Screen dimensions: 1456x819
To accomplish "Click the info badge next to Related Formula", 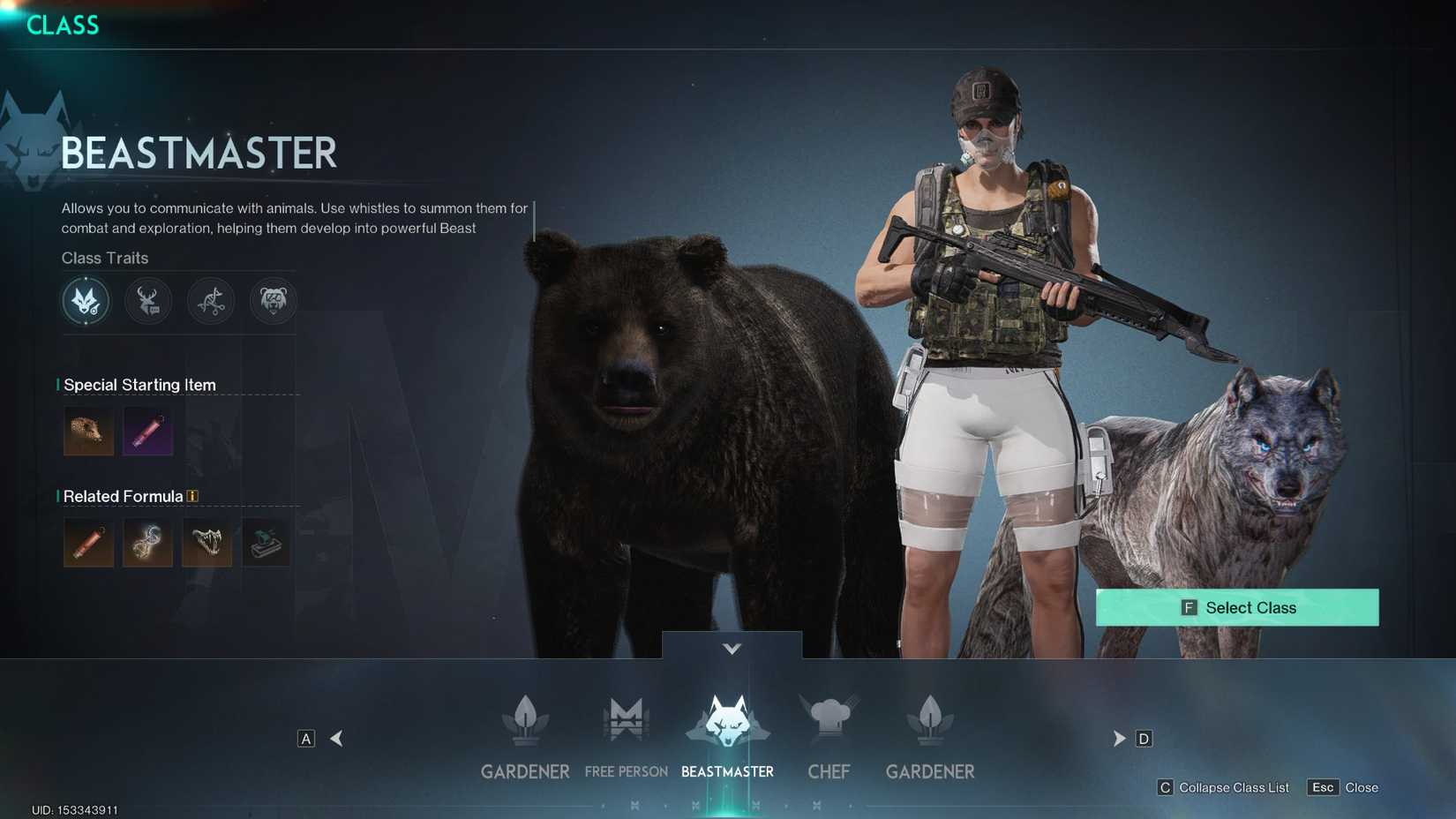I will pos(192,495).
